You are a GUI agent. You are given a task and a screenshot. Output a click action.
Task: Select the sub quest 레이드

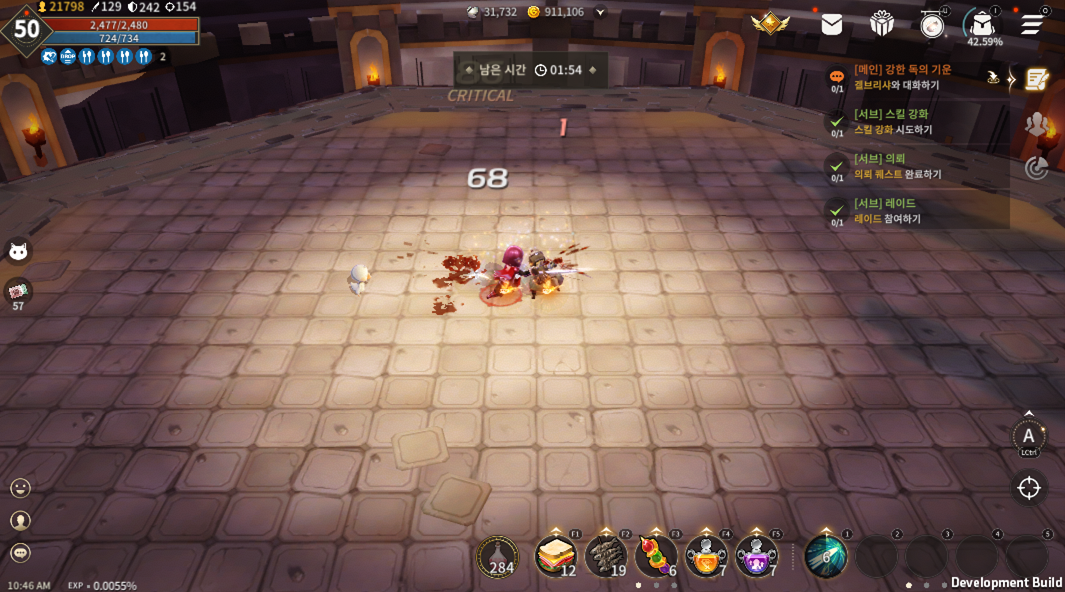click(887, 210)
